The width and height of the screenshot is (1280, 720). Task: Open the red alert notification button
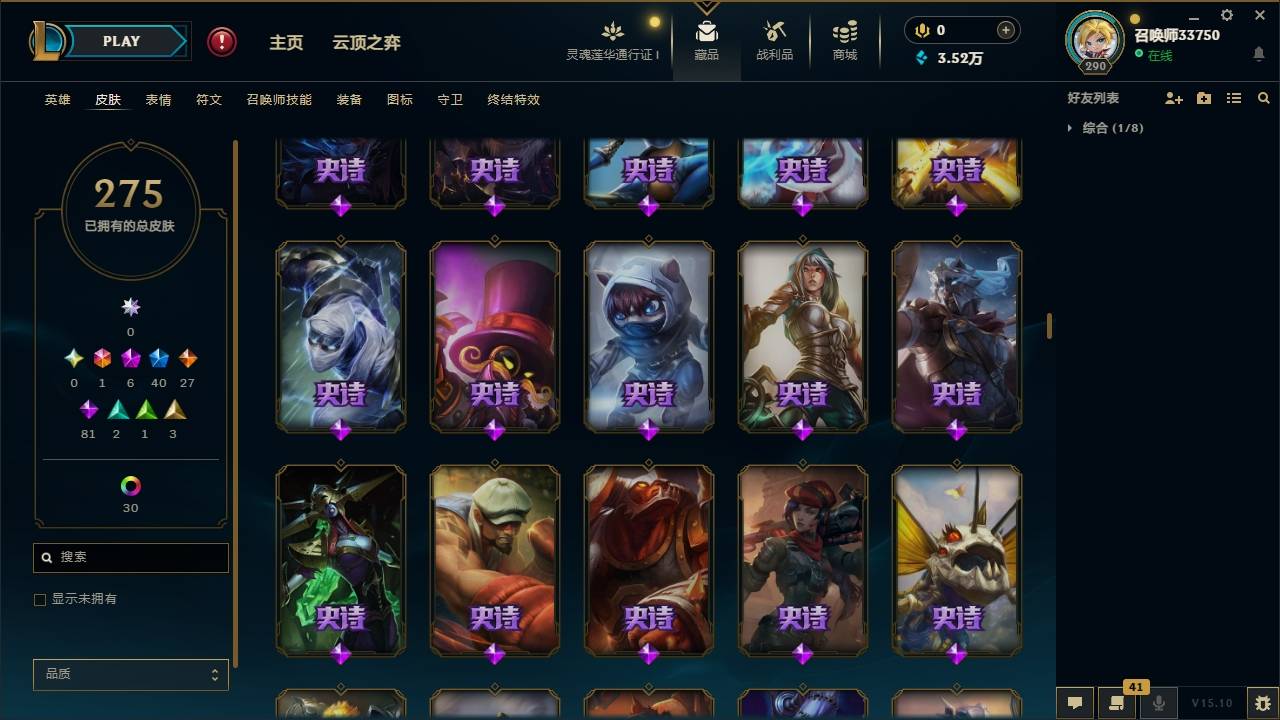[x=220, y=42]
